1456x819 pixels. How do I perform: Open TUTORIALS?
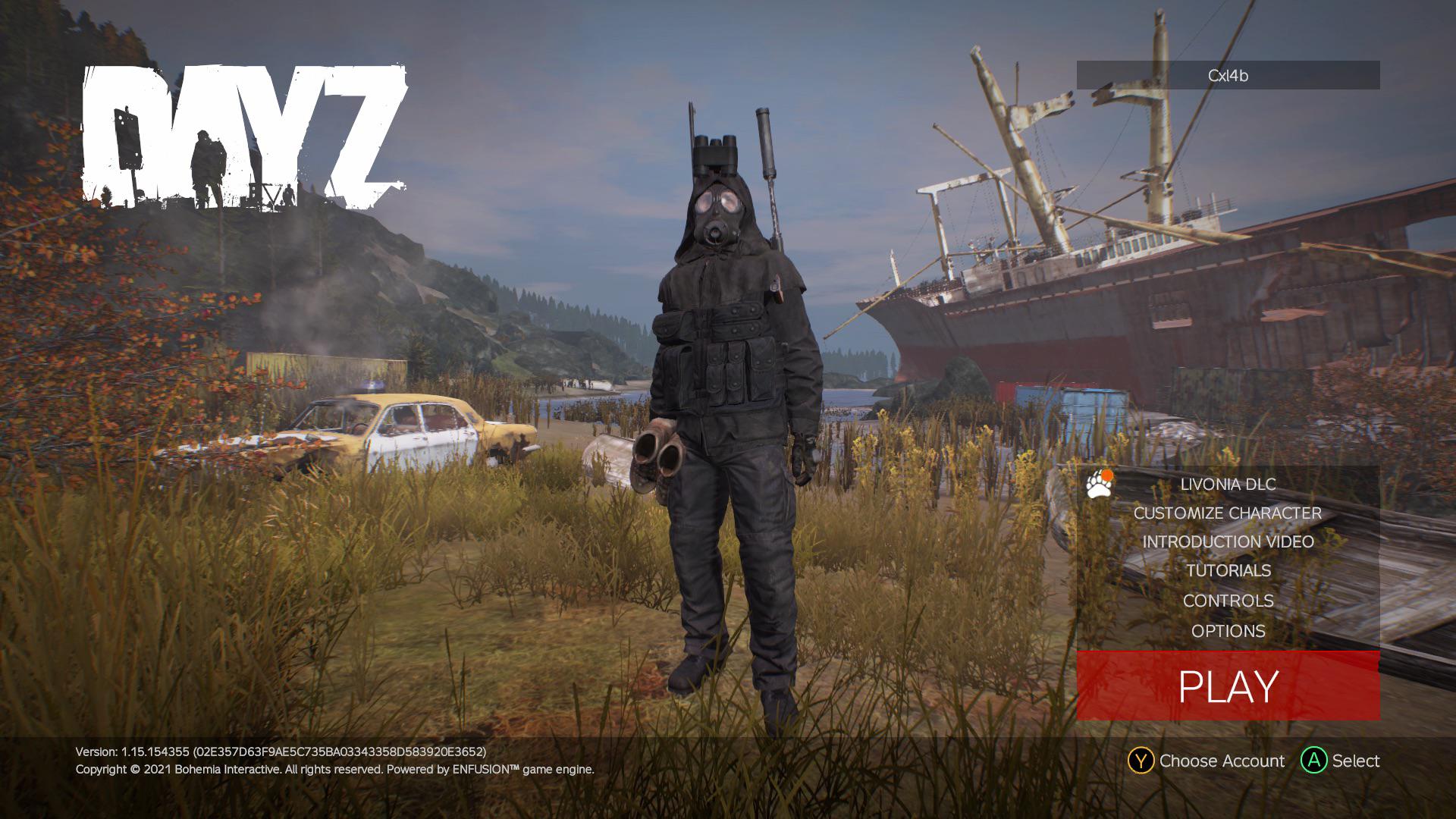[x=1229, y=571]
